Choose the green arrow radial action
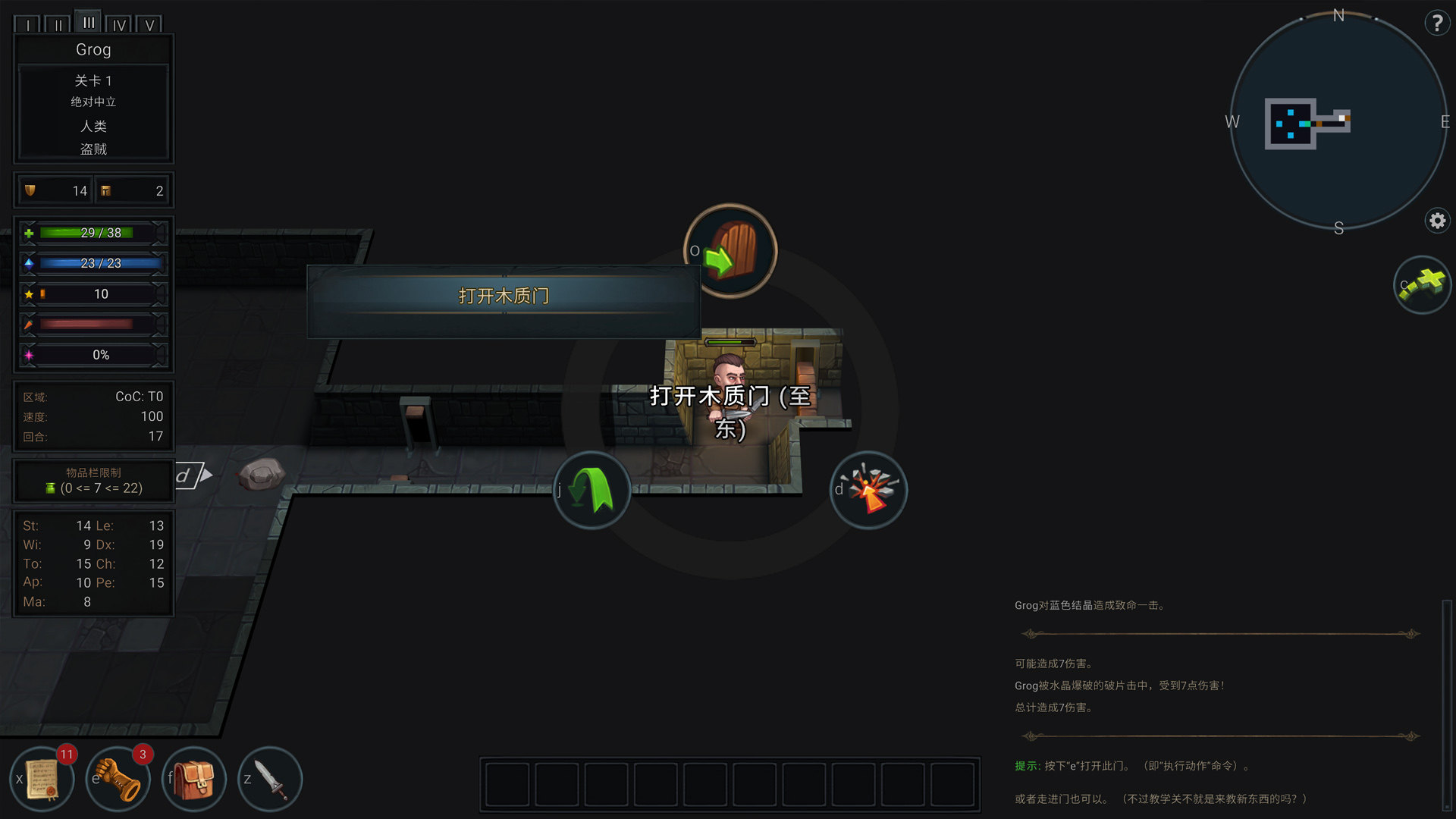The width and height of the screenshot is (1456, 819). point(591,490)
